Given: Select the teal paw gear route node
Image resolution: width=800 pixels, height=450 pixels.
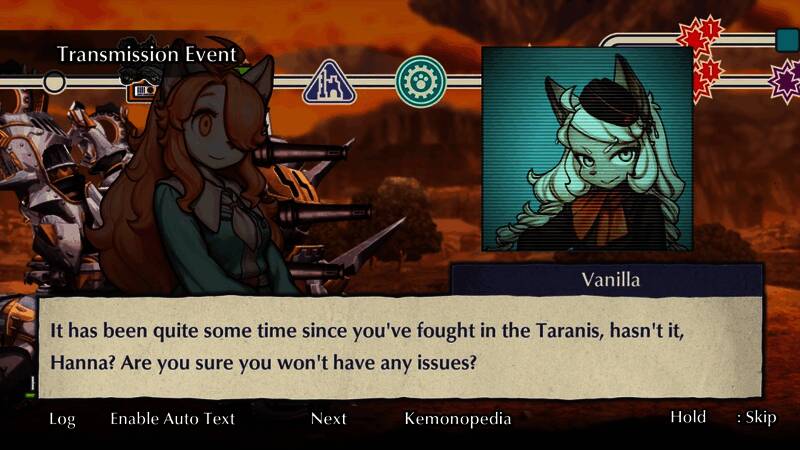Looking at the screenshot, I should click(x=420, y=82).
